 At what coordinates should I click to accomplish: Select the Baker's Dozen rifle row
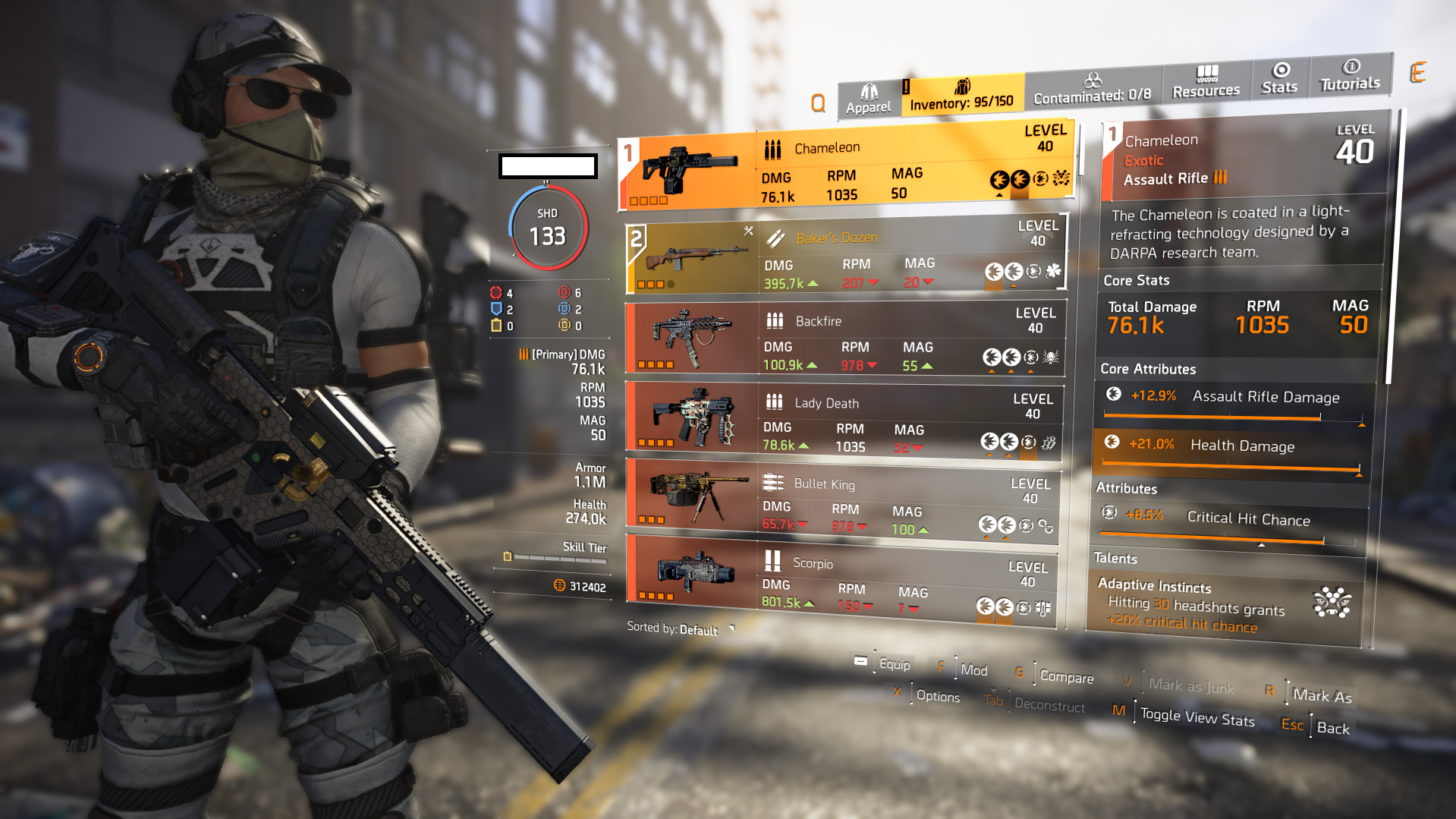(846, 257)
